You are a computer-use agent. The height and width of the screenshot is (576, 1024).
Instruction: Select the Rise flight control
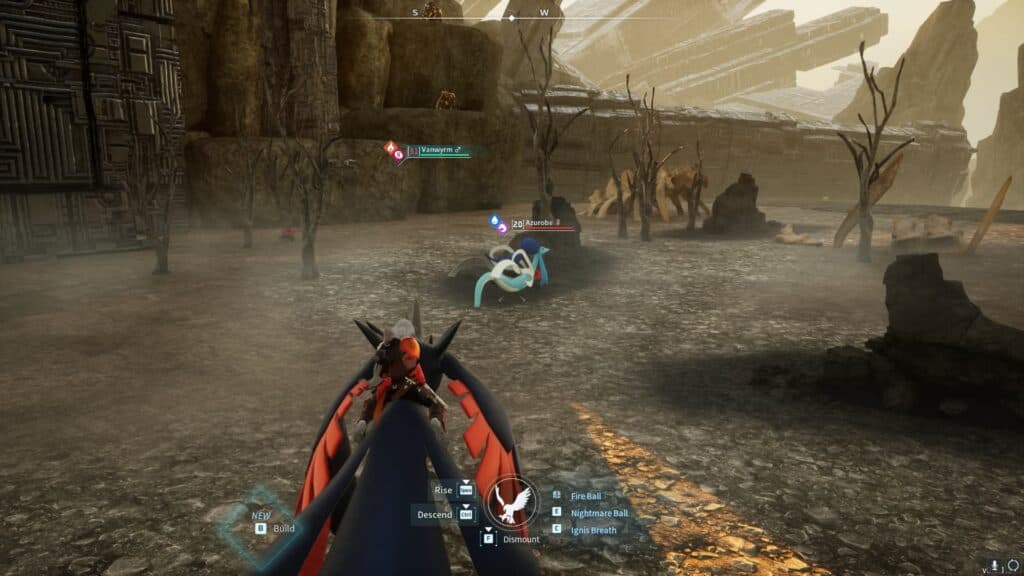444,490
